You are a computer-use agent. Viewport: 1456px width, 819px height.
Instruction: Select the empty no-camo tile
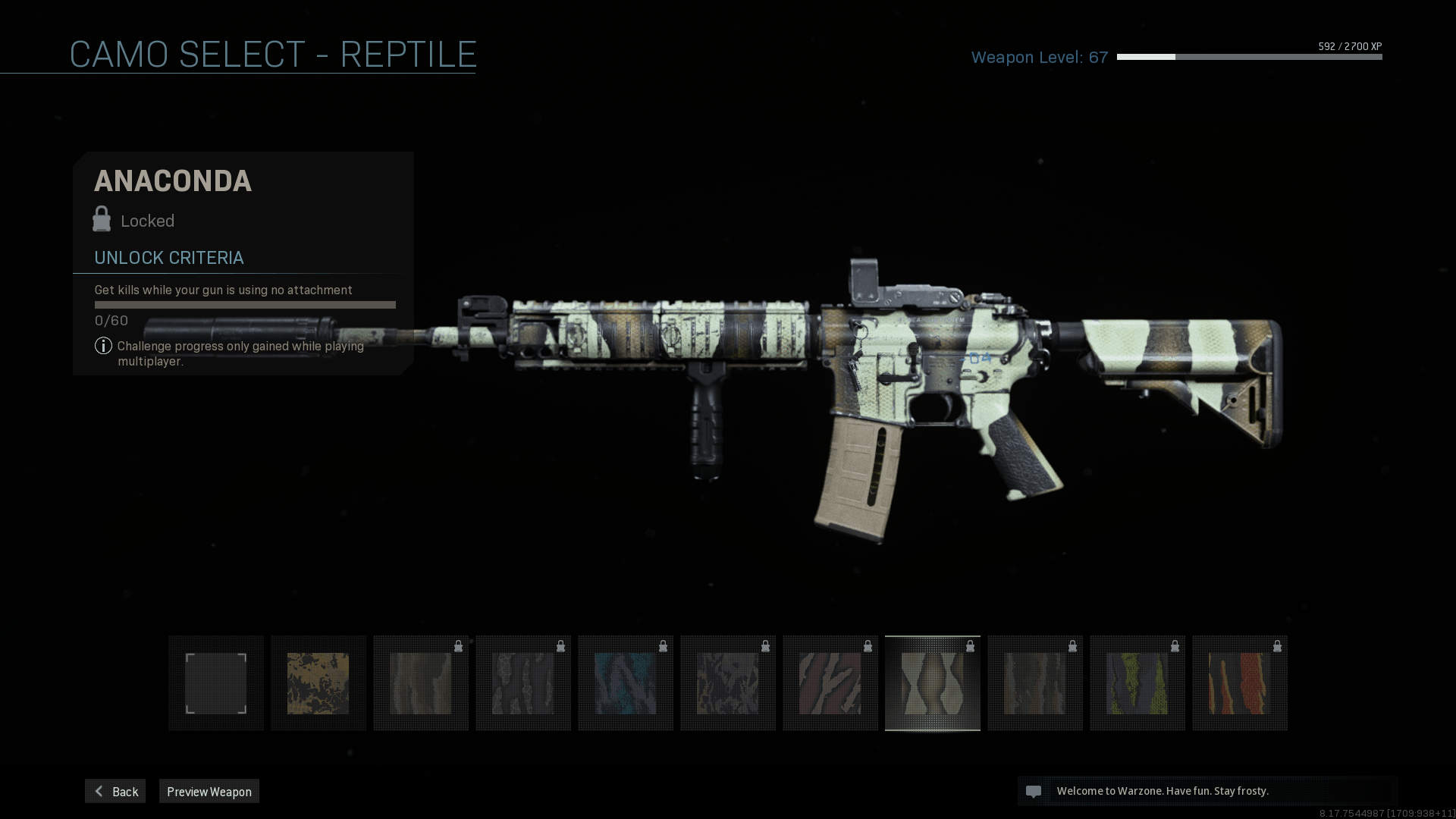click(216, 683)
